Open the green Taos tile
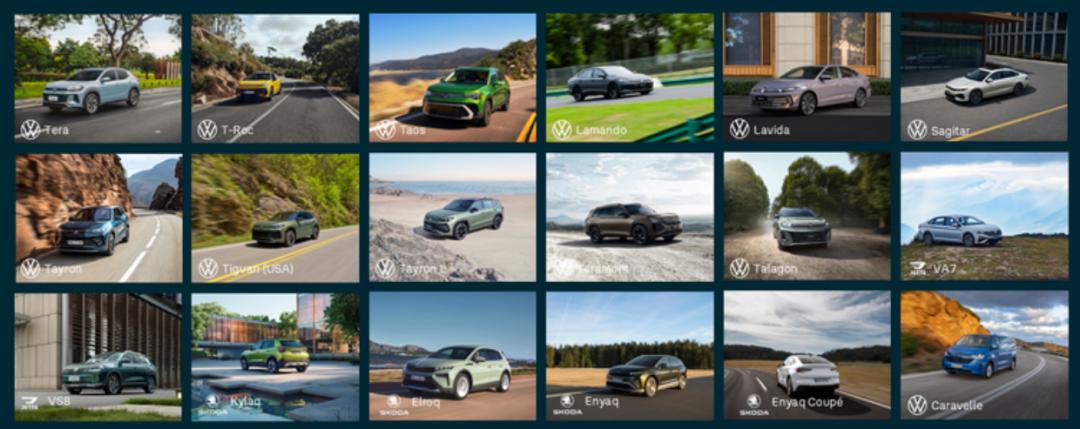The height and width of the screenshot is (429, 1080). [x=452, y=78]
